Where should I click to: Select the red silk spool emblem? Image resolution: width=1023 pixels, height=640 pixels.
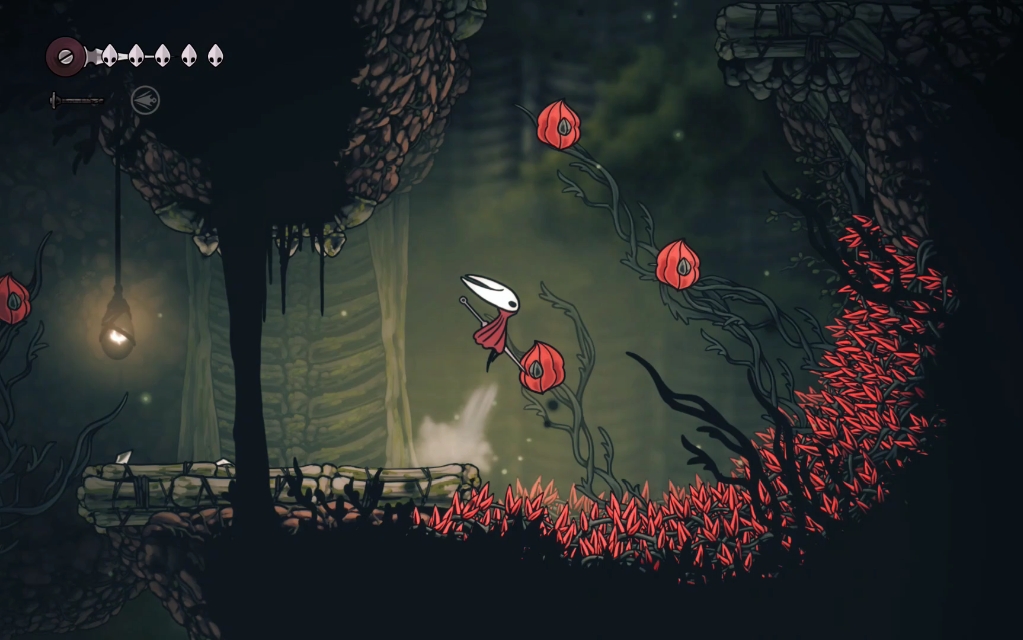(x=65, y=56)
